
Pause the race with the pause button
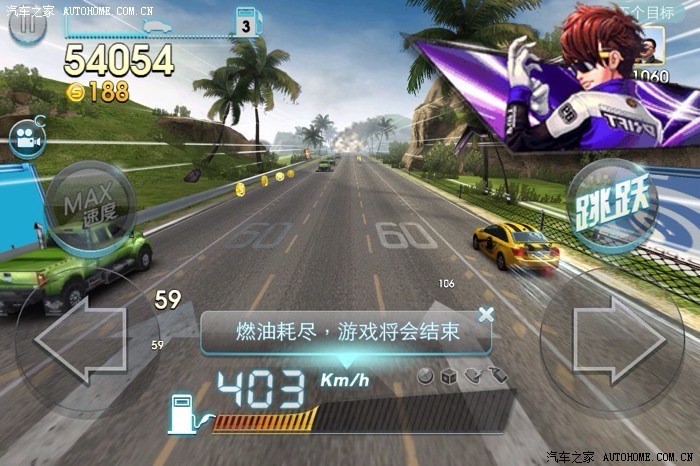click(28, 25)
